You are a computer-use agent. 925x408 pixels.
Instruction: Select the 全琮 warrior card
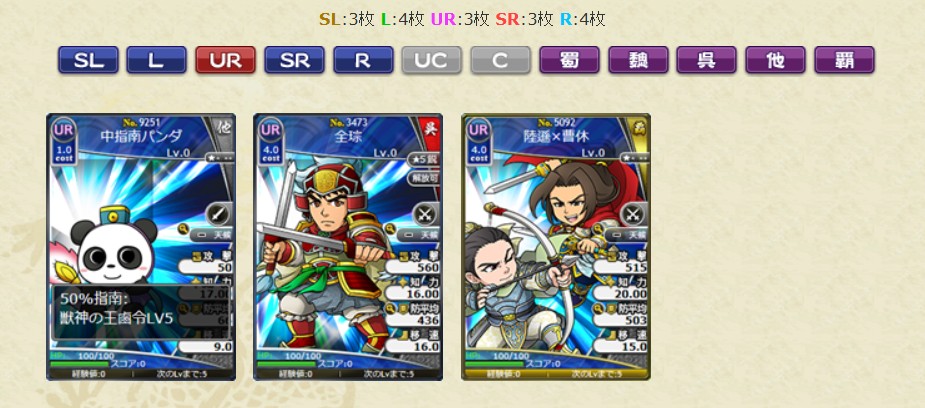tap(348, 247)
